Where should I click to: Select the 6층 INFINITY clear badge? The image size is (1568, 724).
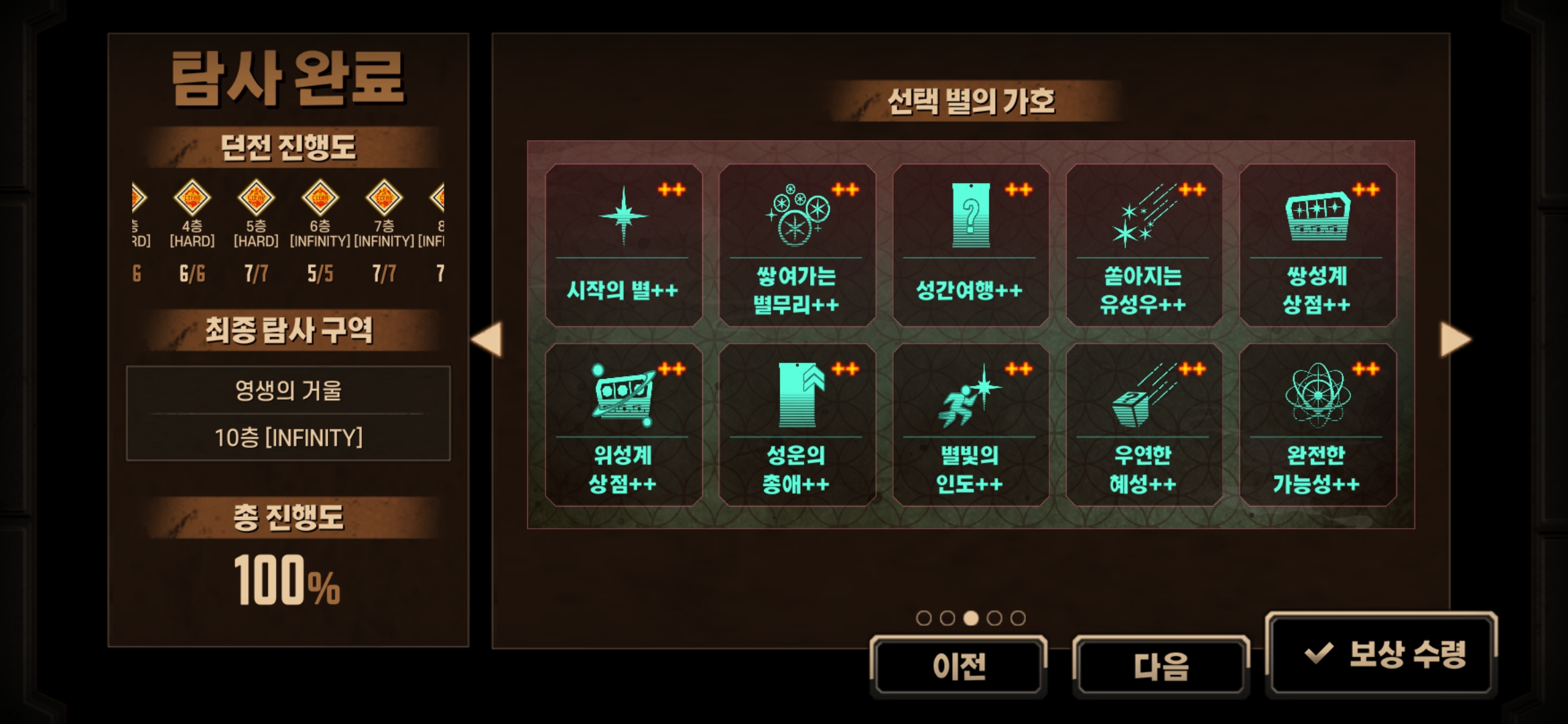[320, 198]
